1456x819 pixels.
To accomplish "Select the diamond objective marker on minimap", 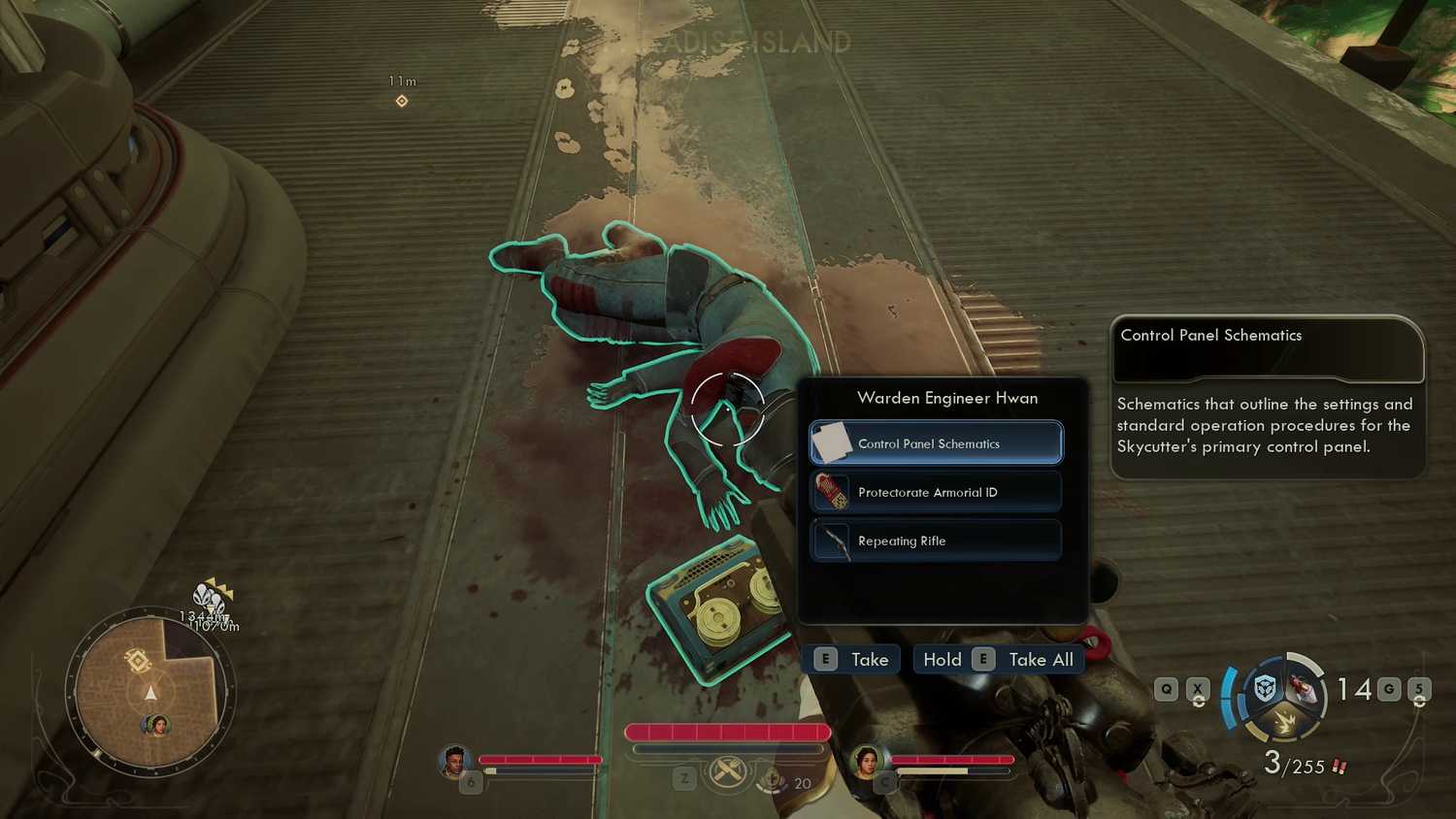I will coord(137,662).
